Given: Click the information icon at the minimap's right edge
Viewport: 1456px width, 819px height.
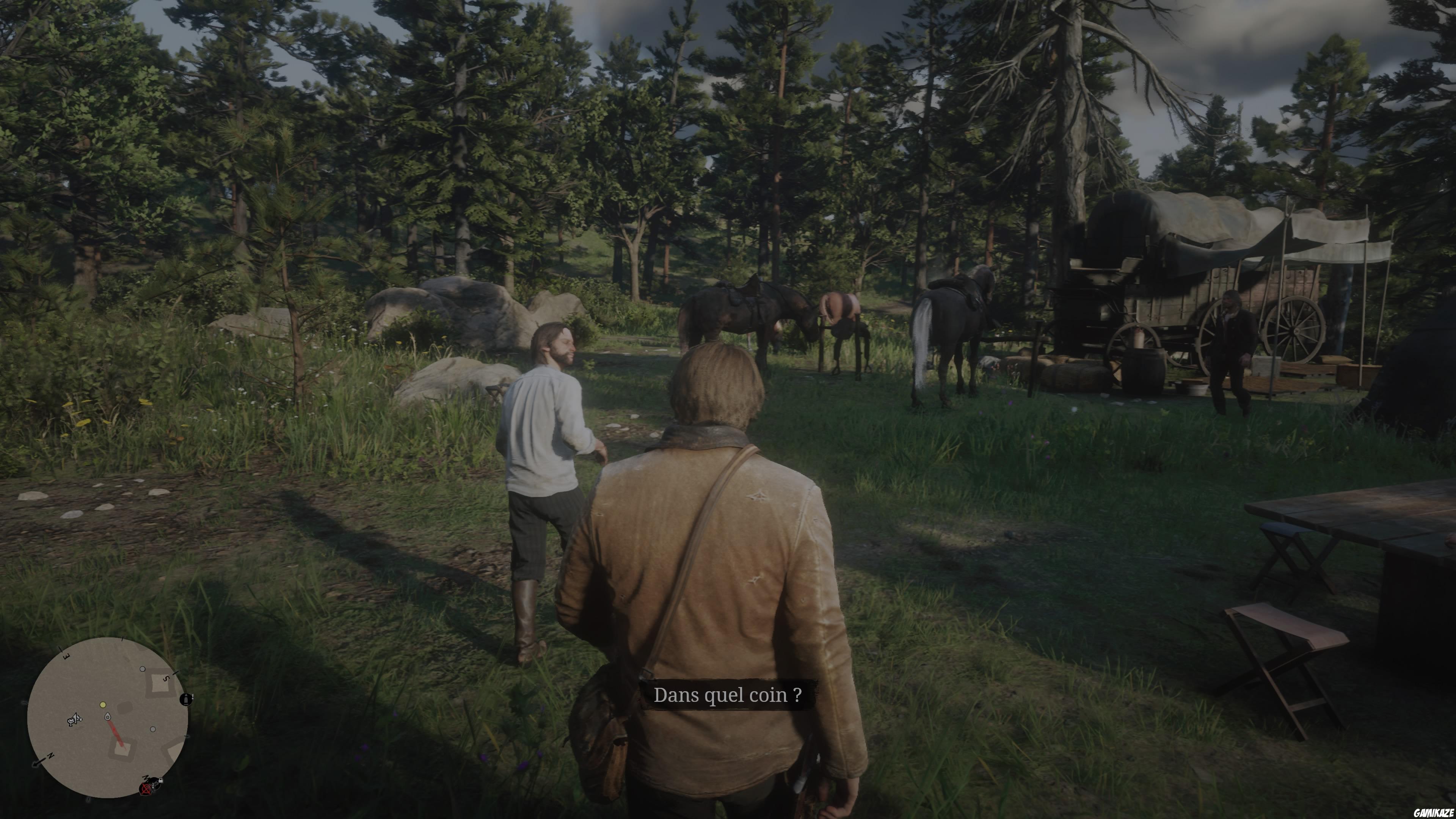Looking at the screenshot, I should pyautogui.click(x=186, y=700).
